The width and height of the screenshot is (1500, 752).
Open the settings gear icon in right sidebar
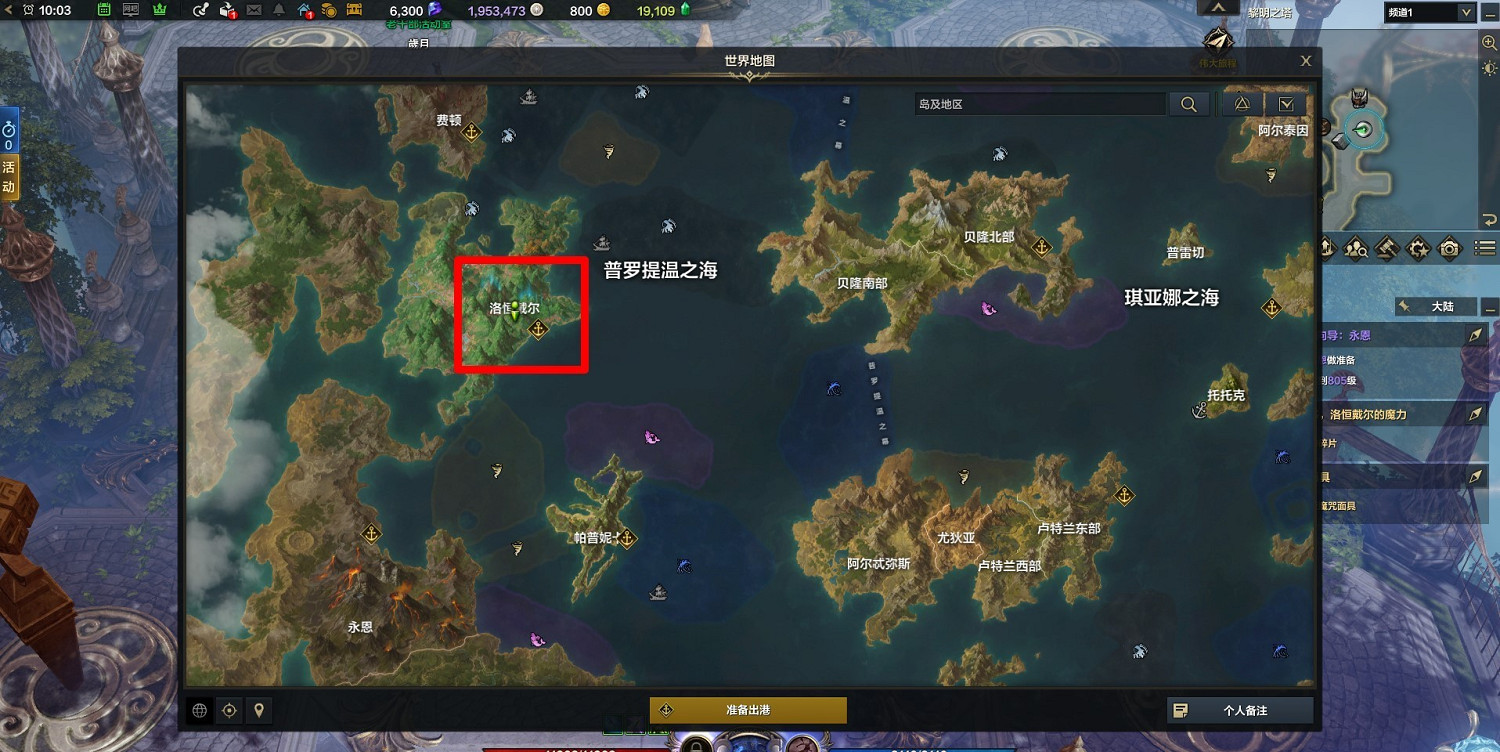click(1417, 247)
